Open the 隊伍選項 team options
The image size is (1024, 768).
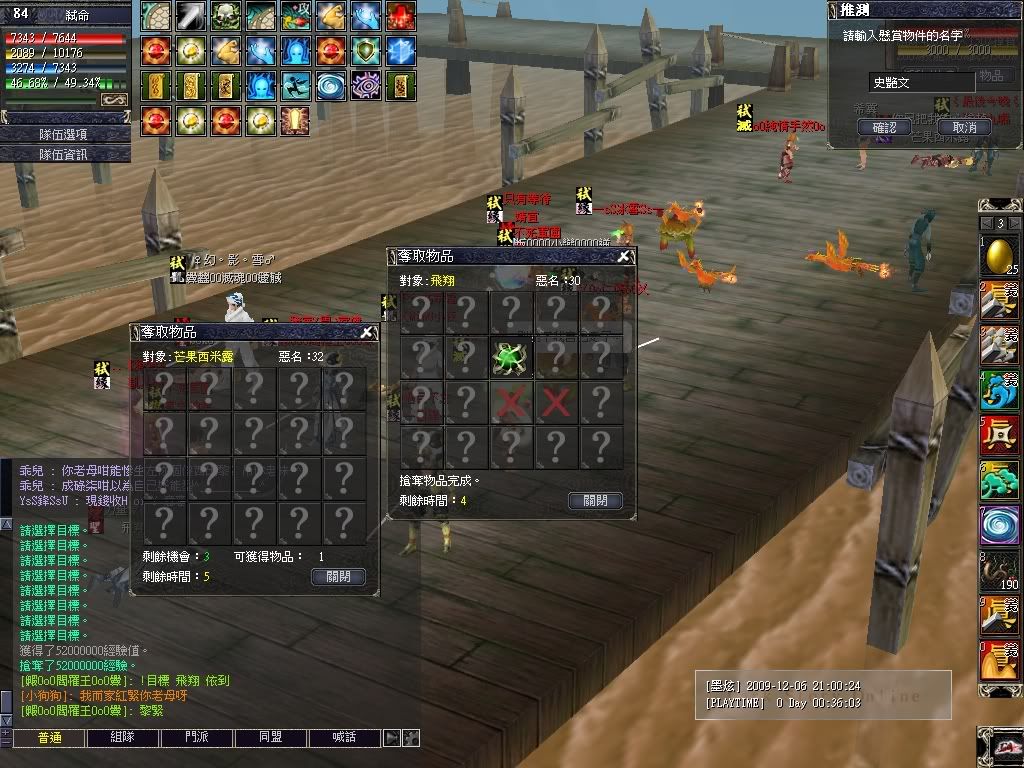pos(65,134)
